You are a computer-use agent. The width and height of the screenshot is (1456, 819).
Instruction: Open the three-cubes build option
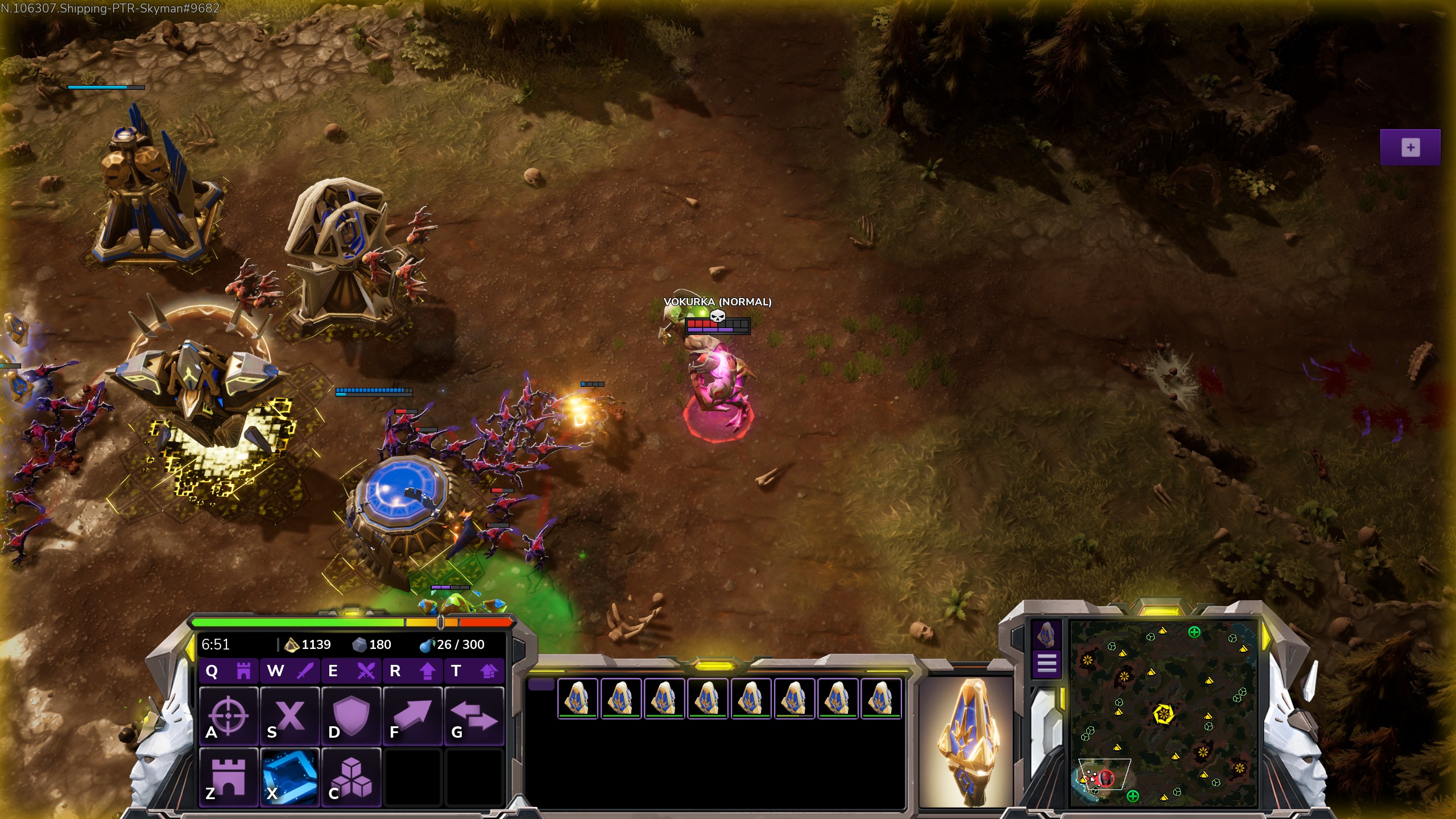point(351,777)
